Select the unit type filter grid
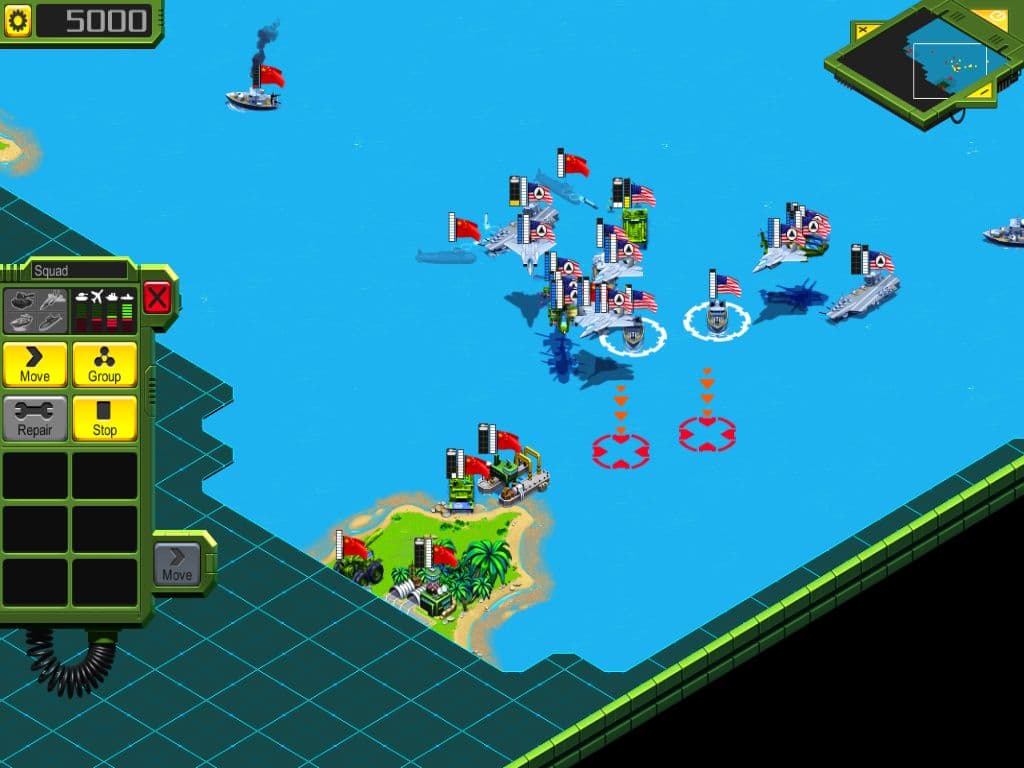The width and height of the screenshot is (1024, 768). point(36,310)
